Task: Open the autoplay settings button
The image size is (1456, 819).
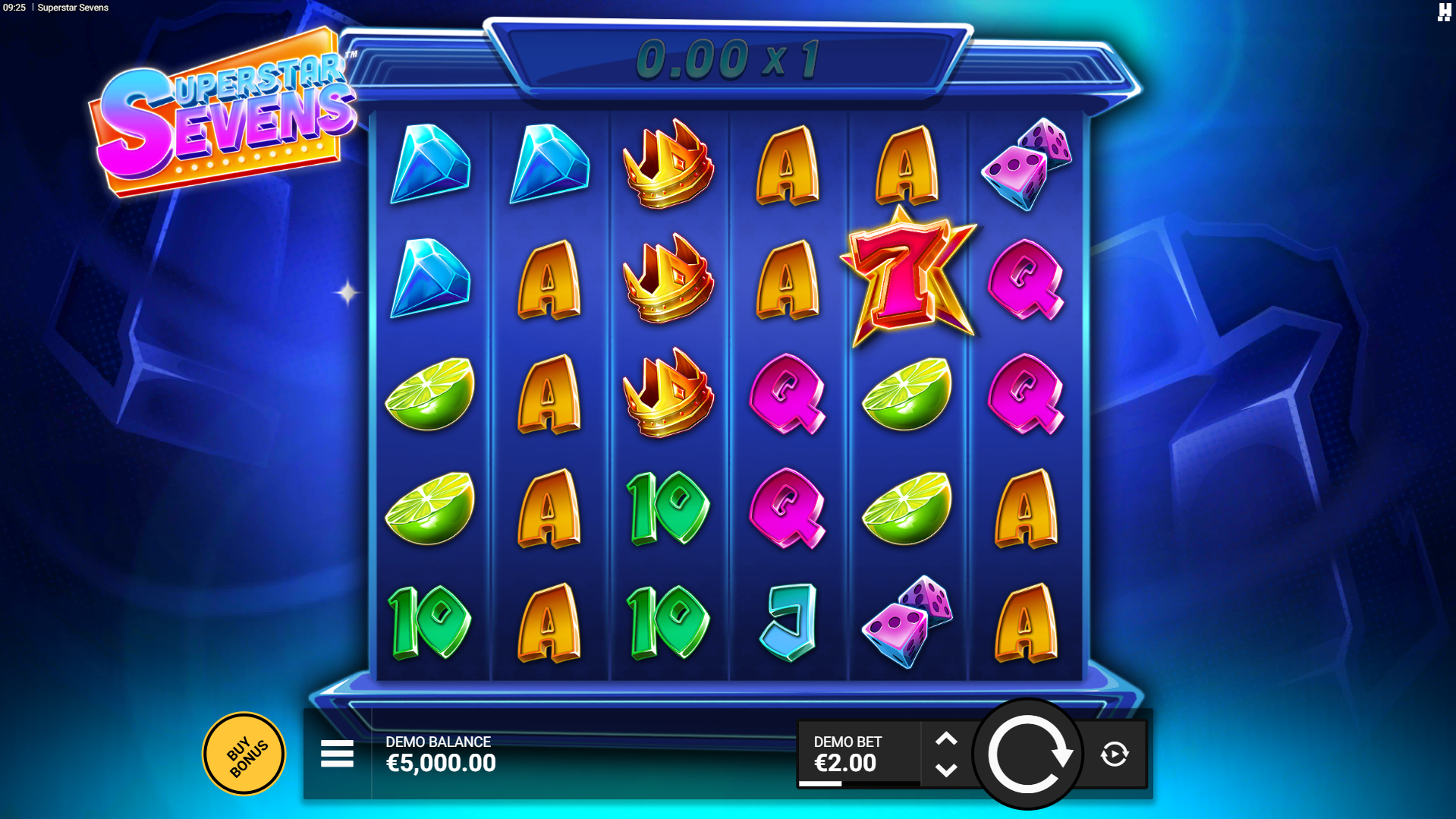Action: [1114, 754]
